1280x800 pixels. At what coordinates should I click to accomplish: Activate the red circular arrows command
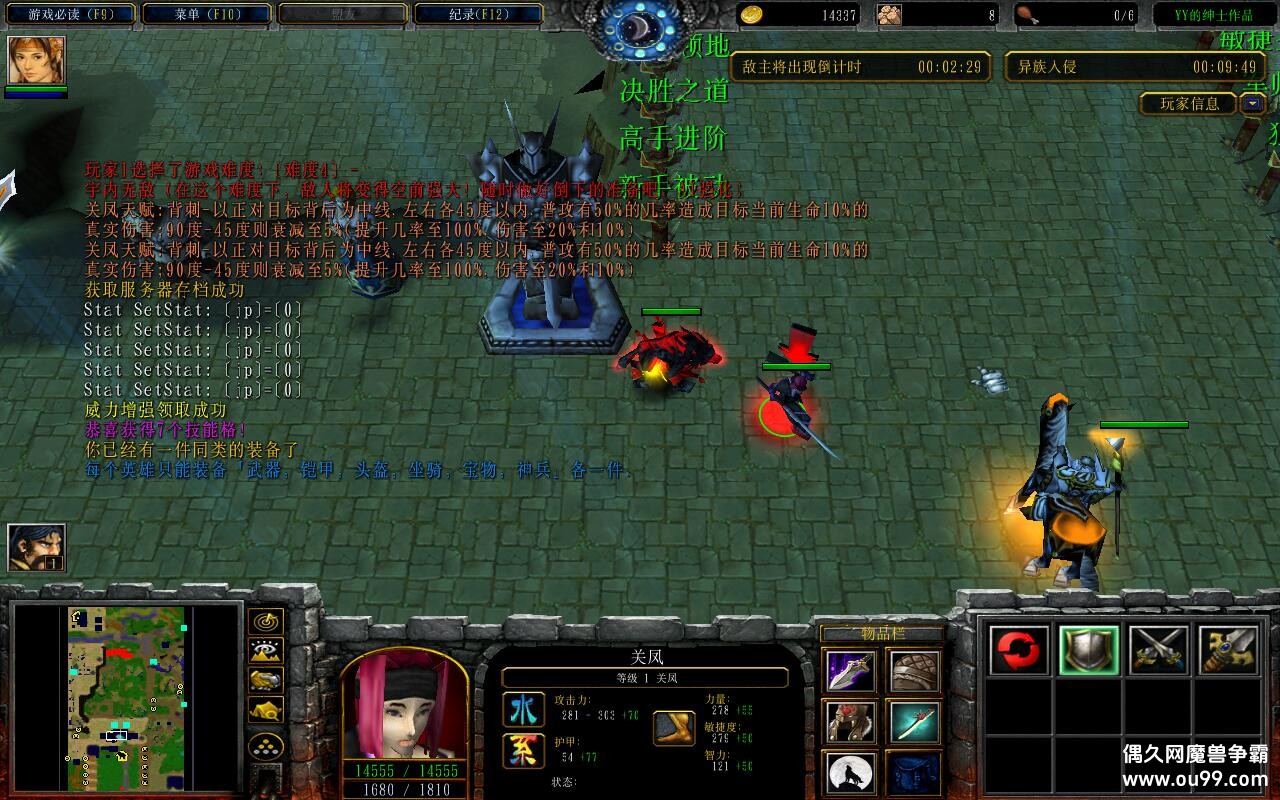point(1019,651)
